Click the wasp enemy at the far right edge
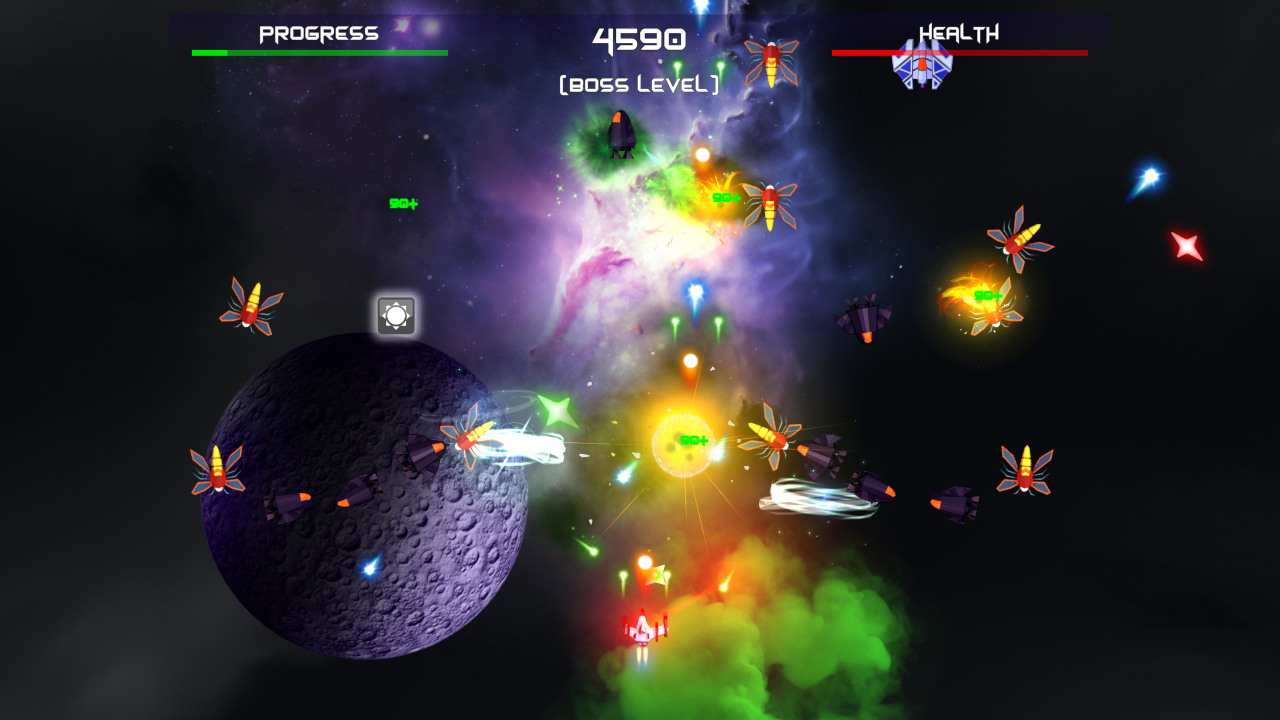The width and height of the screenshot is (1280, 720). click(1026, 468)
